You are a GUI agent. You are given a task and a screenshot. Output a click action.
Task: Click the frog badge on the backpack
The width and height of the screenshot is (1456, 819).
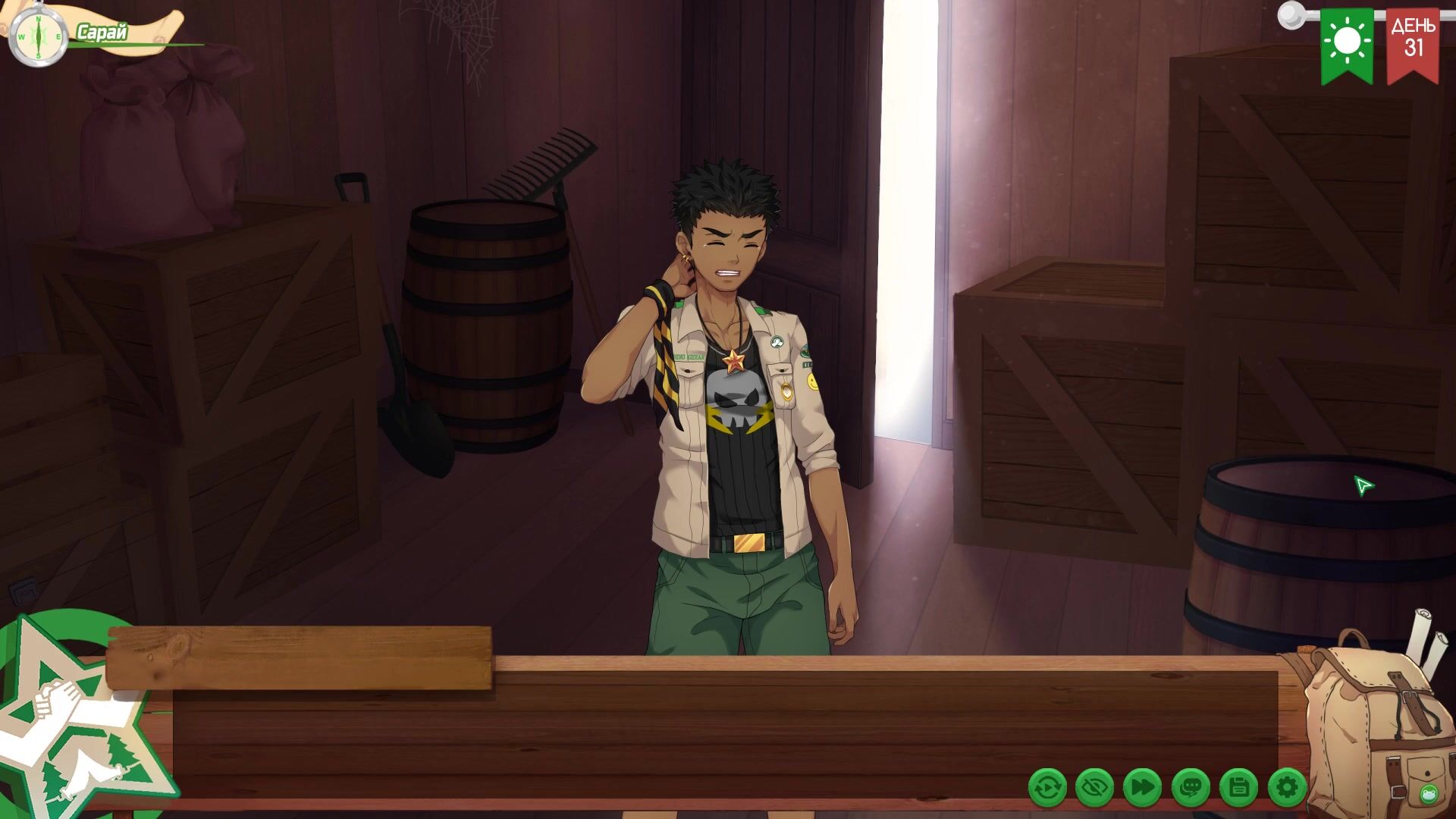point(1429,794)
